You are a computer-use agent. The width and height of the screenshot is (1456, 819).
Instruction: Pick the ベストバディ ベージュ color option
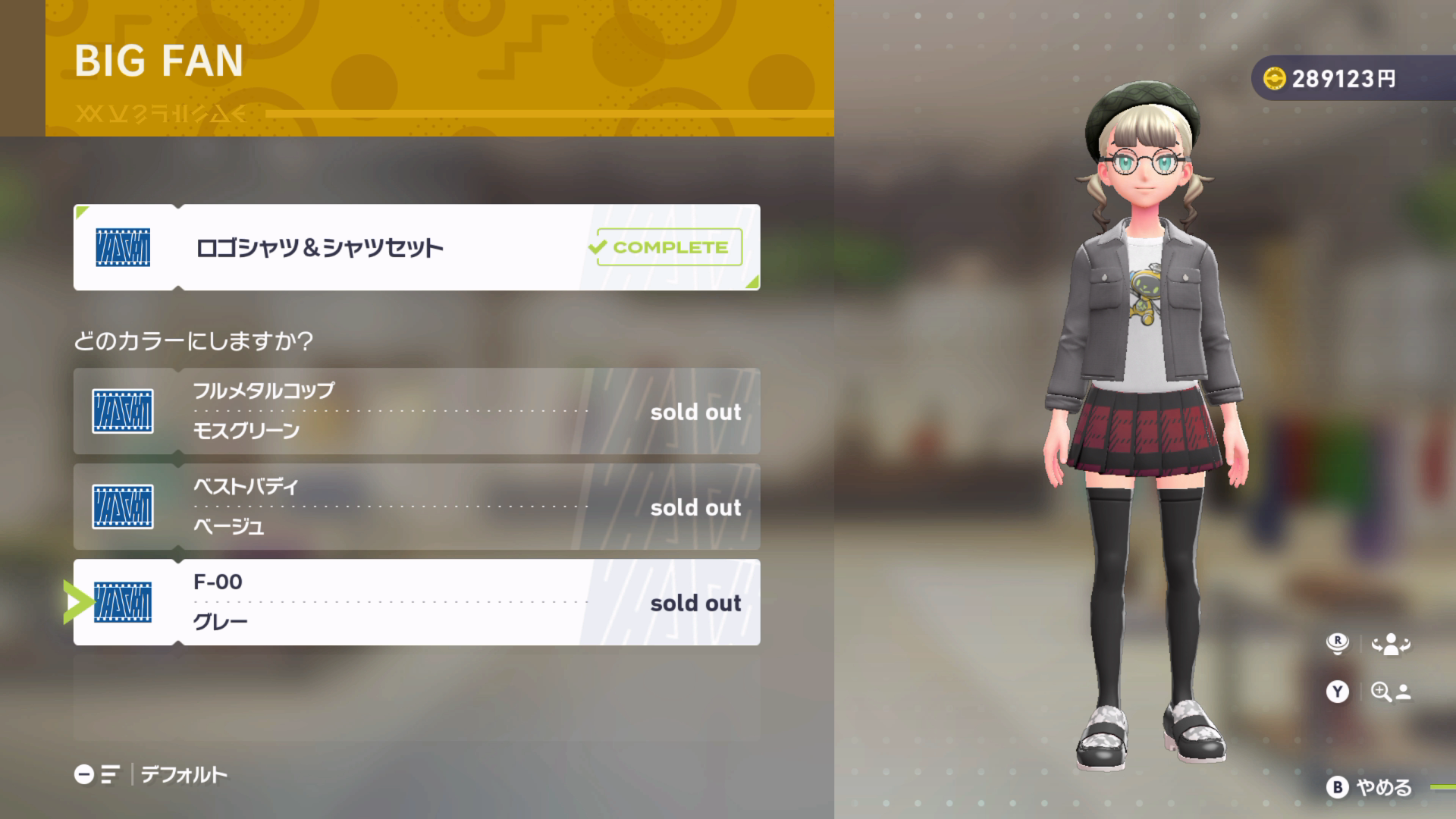pos(416,507)
